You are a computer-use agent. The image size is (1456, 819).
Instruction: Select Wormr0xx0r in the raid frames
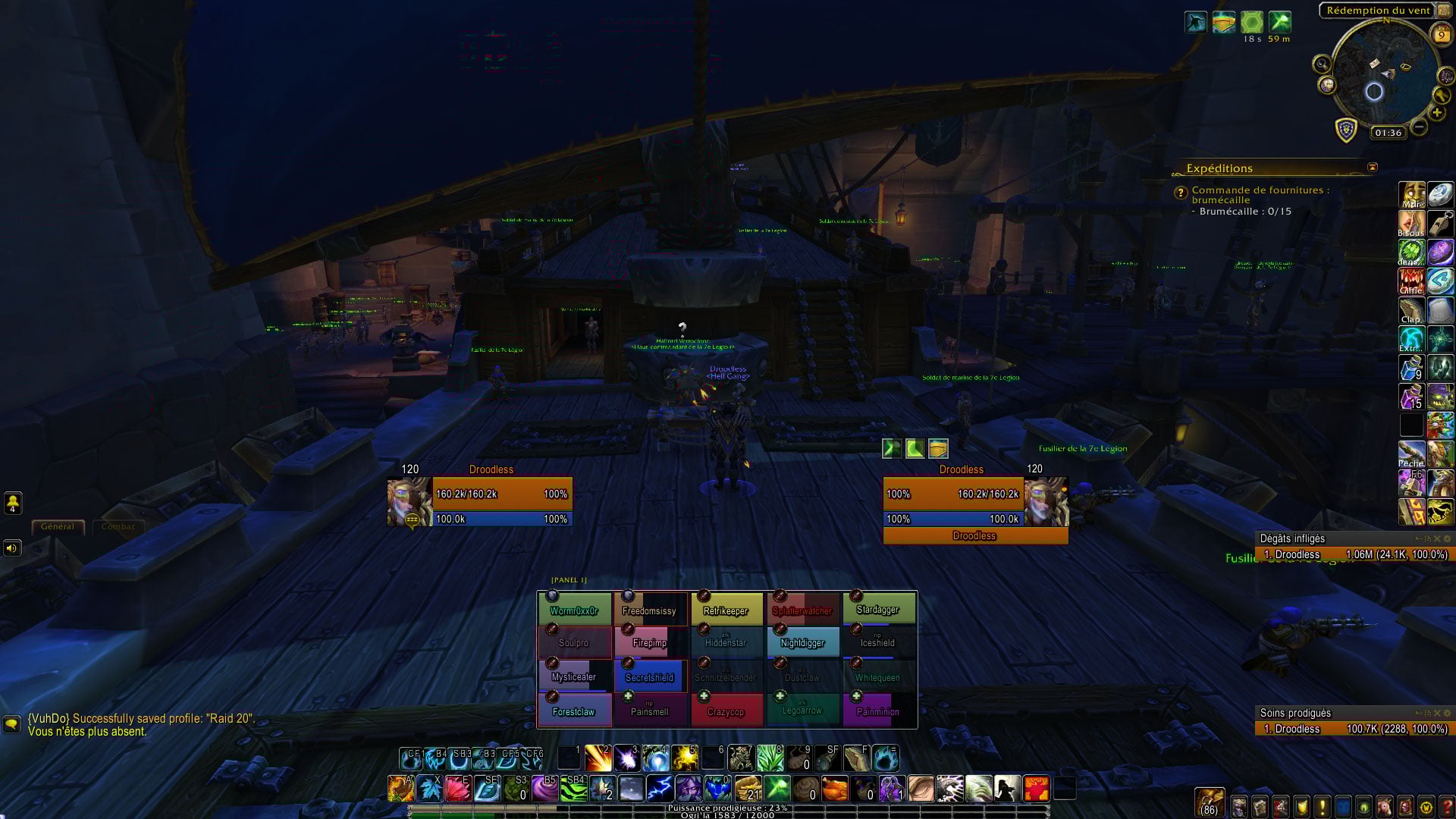coord(574,609)
